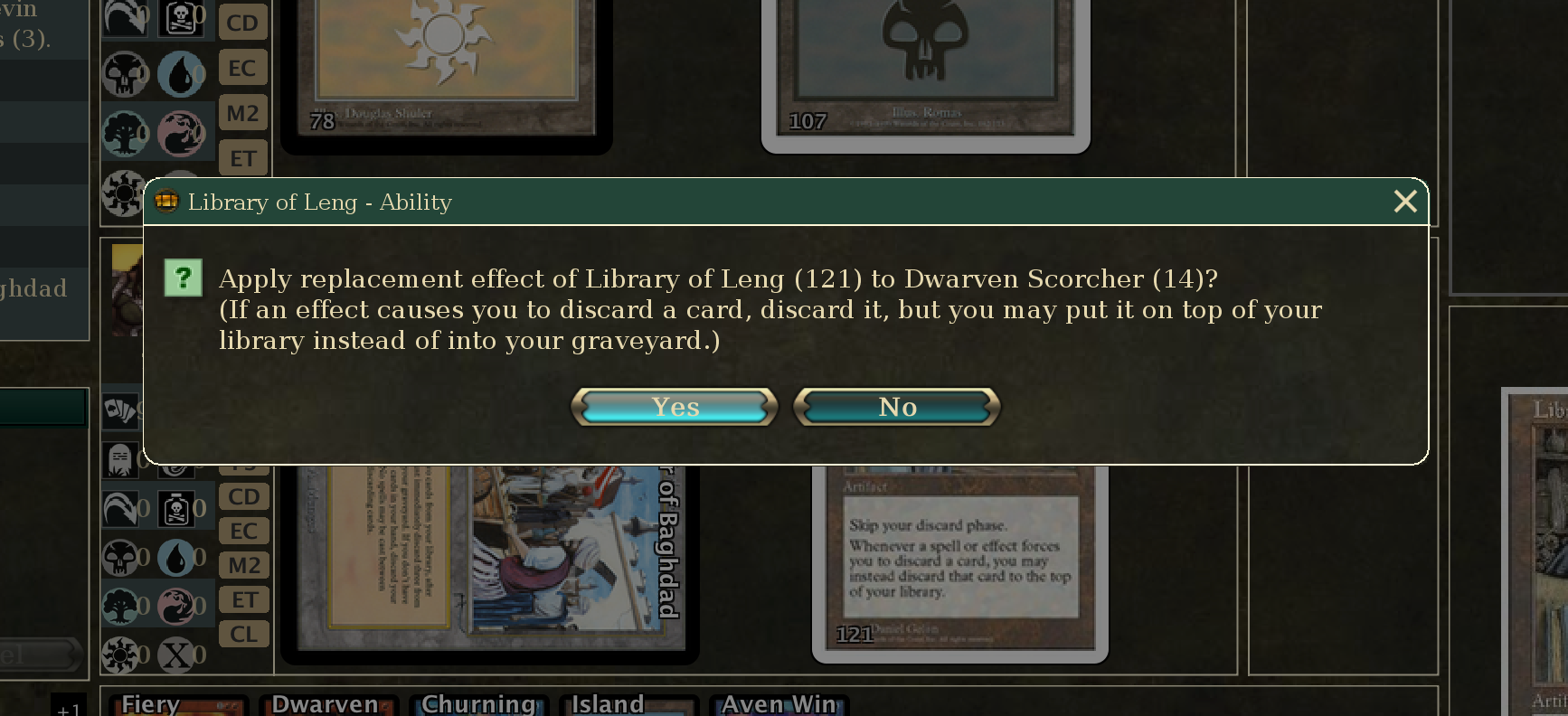Select the Library of Leng artifact card

[959, 561]
